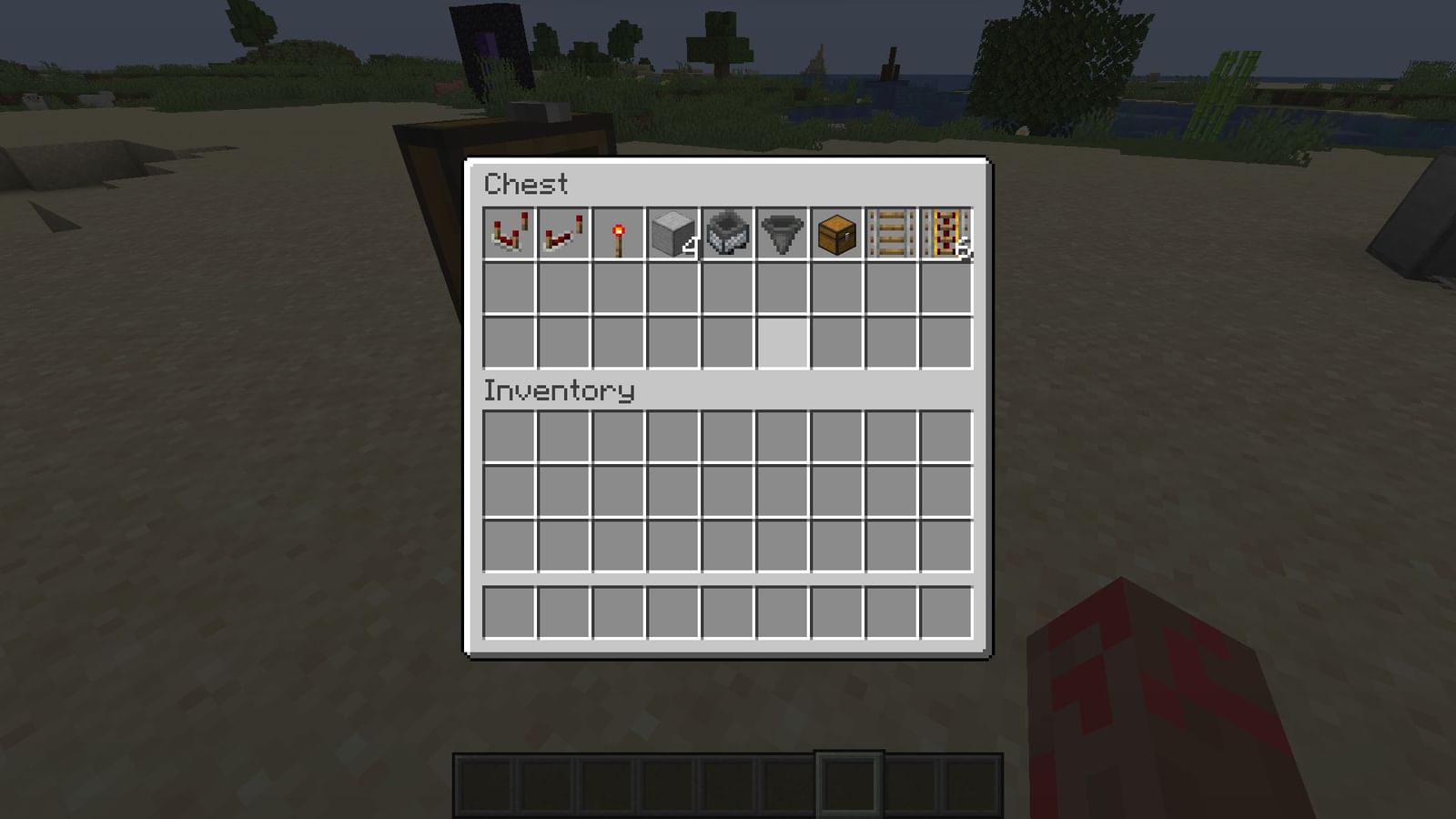Click the currently selected hotbar slot
This screenshot has height=819, width=1456.
[851, 783]
